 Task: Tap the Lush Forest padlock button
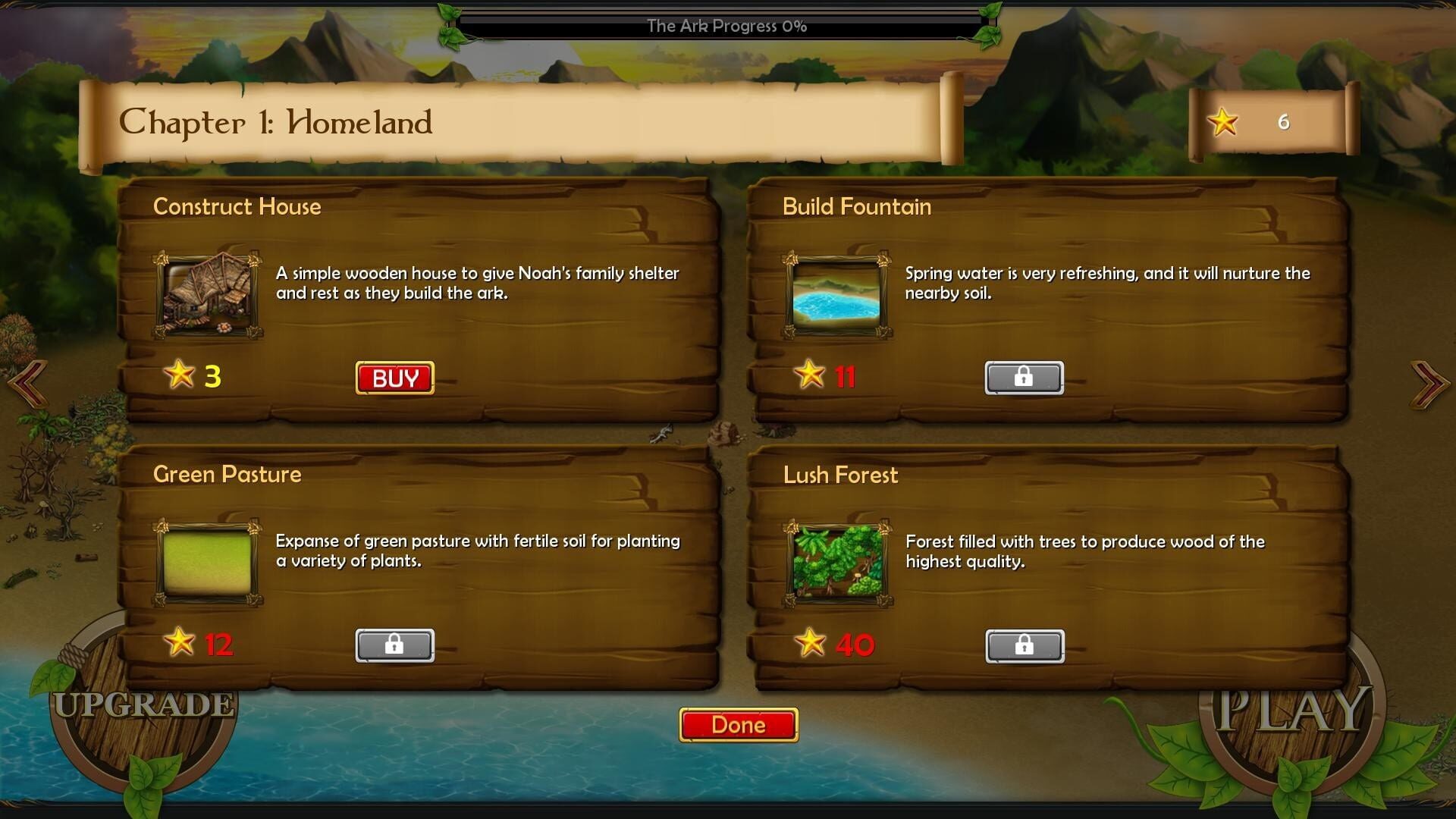1024,645
